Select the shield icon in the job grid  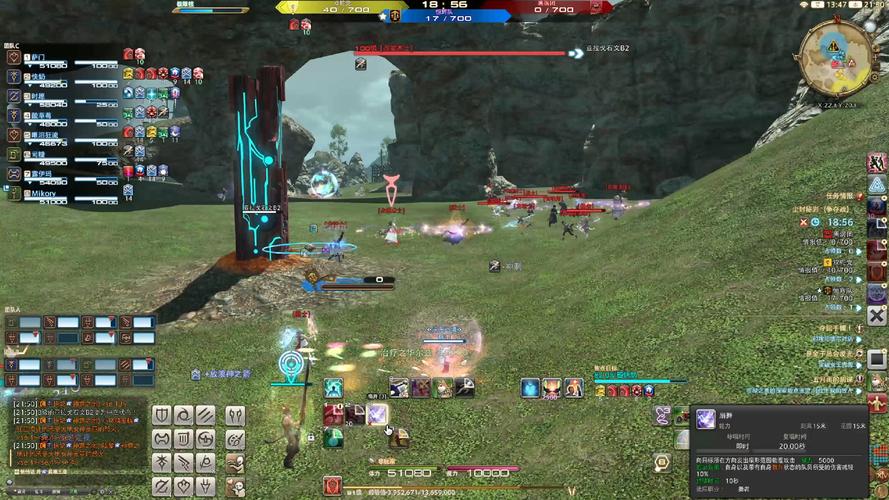coord(161,415)
